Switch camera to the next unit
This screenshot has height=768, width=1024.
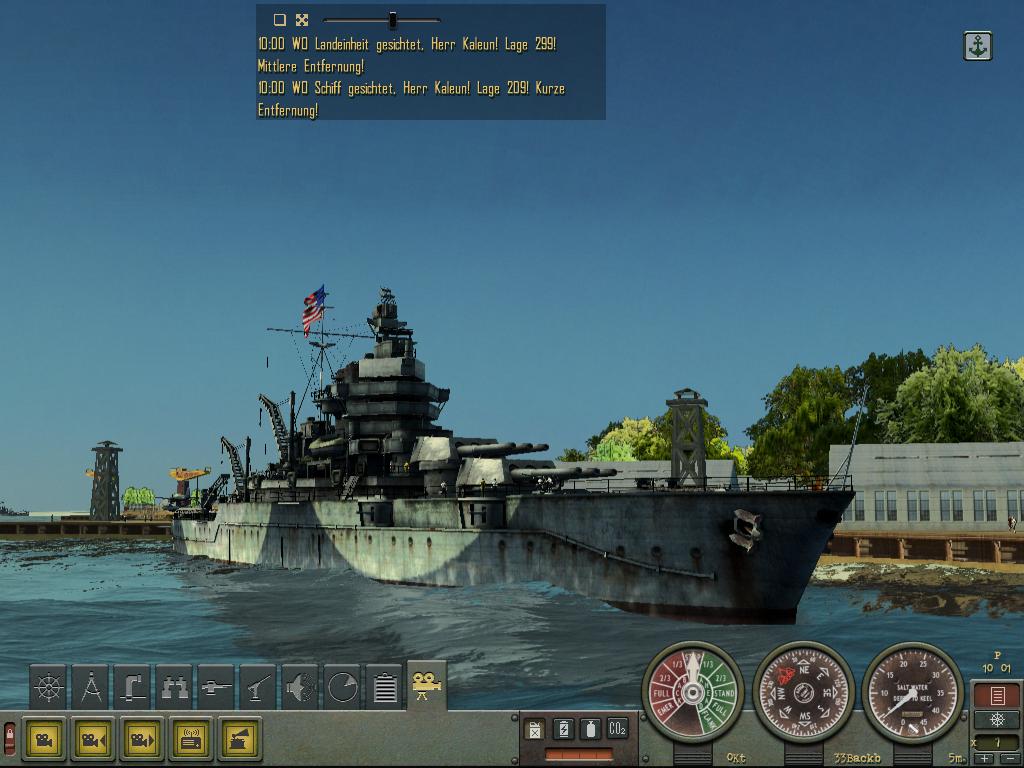(x=141, y=740)
